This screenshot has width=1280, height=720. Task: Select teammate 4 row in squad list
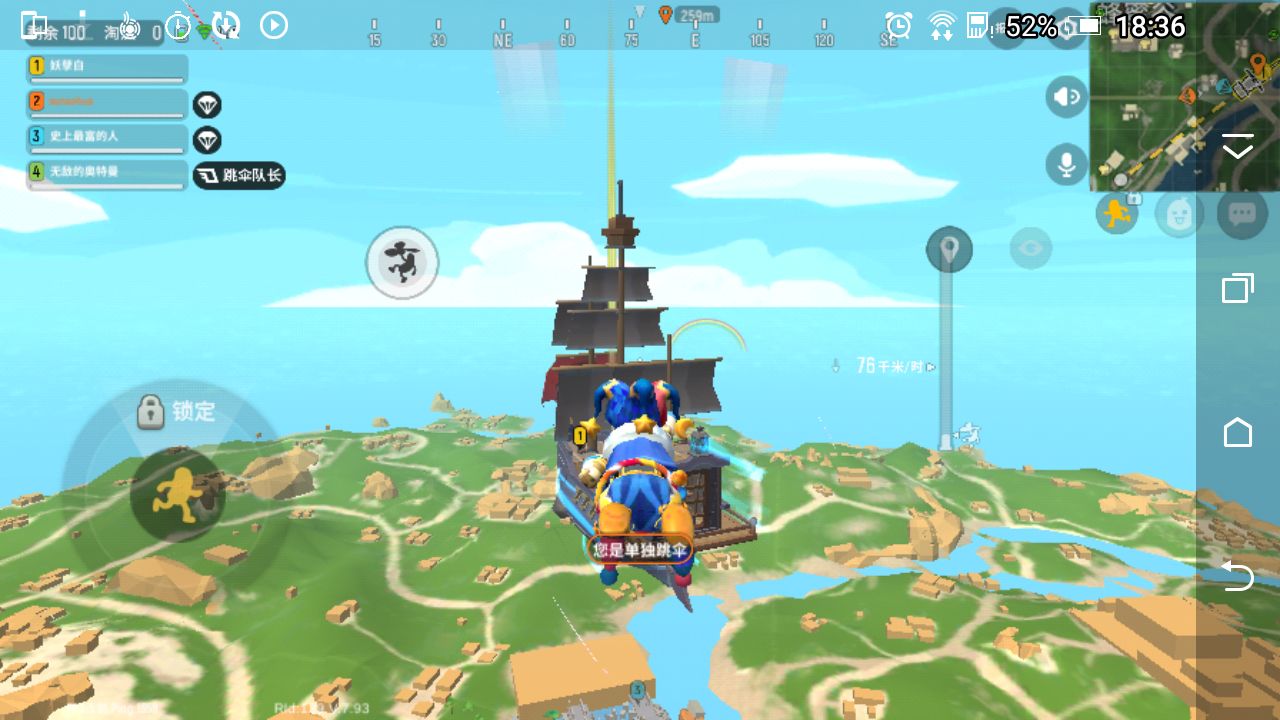click(x=107, y=173)
